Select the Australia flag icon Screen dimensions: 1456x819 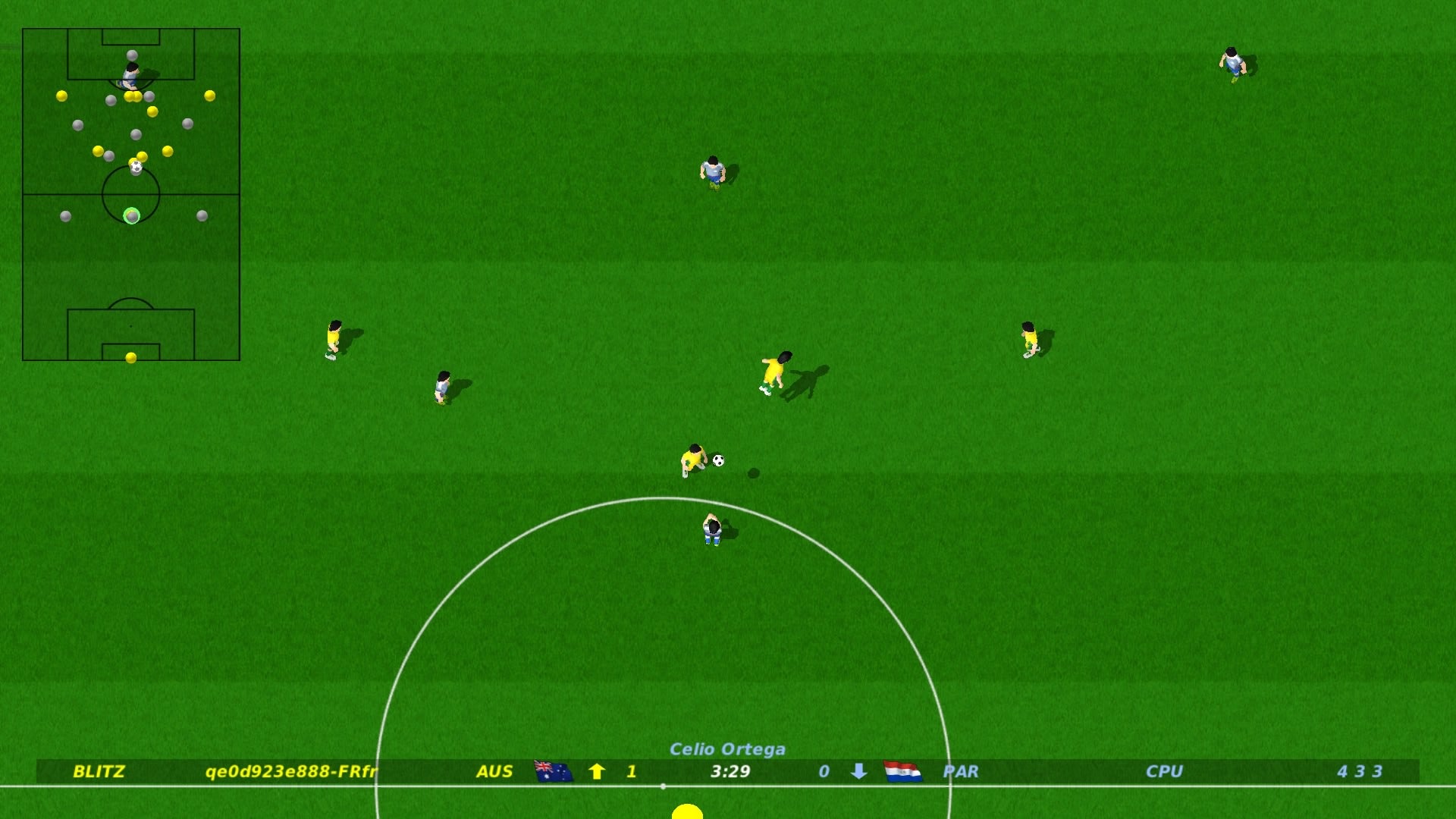554,771
